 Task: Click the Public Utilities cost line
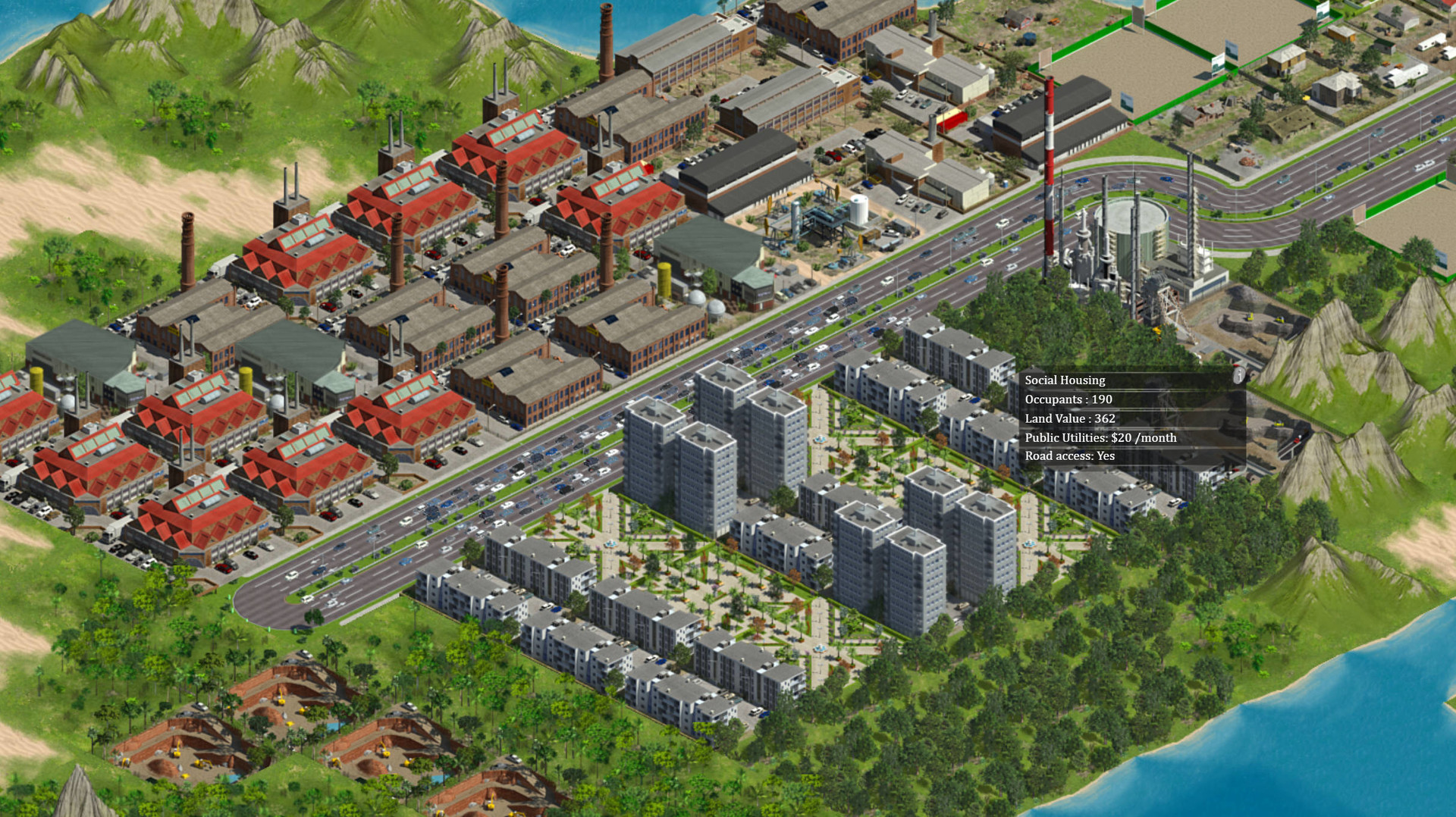tap(1101, 437)
